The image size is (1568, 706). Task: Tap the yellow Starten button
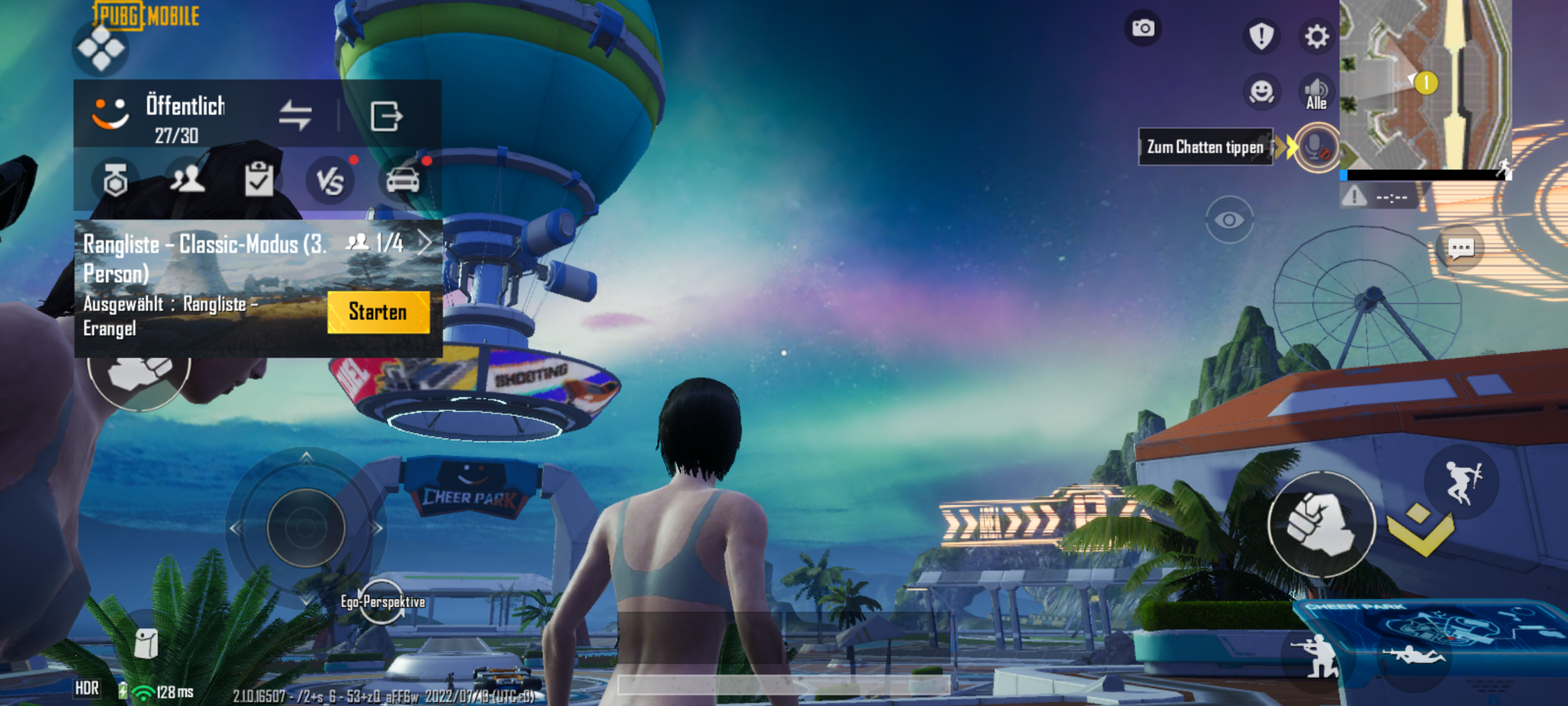click(x=378, y=312)
